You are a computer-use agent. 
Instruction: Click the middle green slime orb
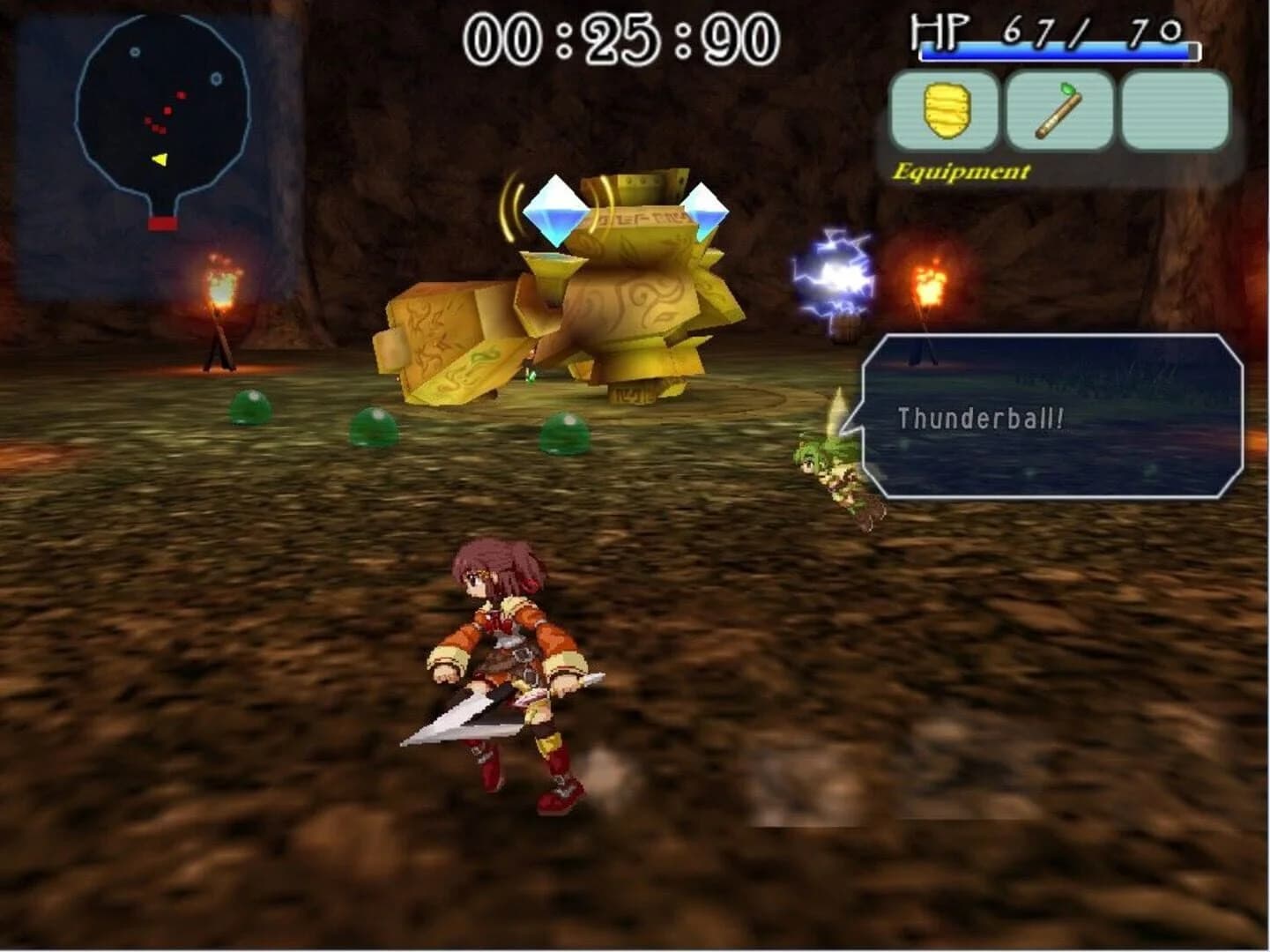[375, 426]
